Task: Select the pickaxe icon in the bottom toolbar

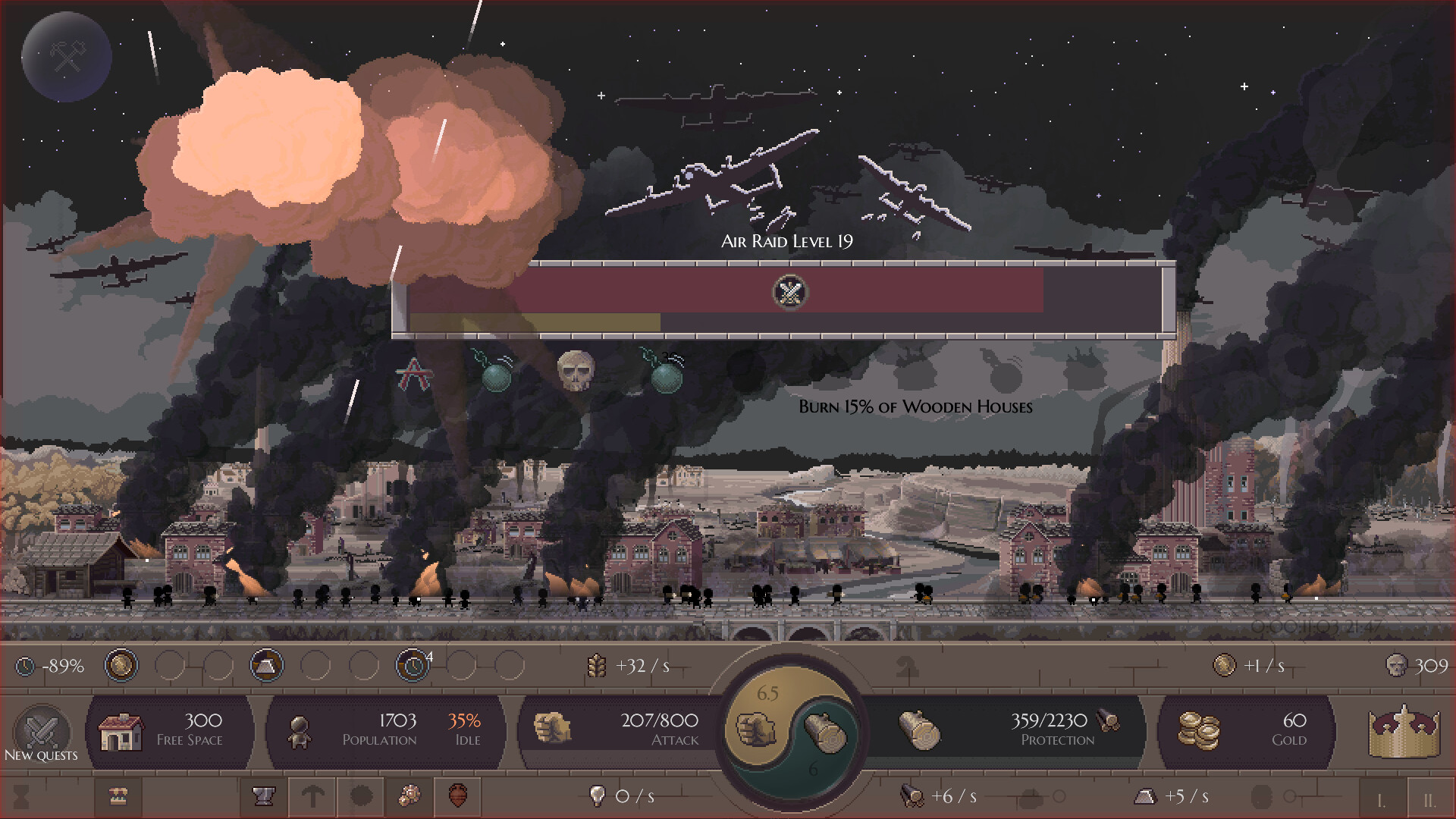Action: [x=312, y=797]
